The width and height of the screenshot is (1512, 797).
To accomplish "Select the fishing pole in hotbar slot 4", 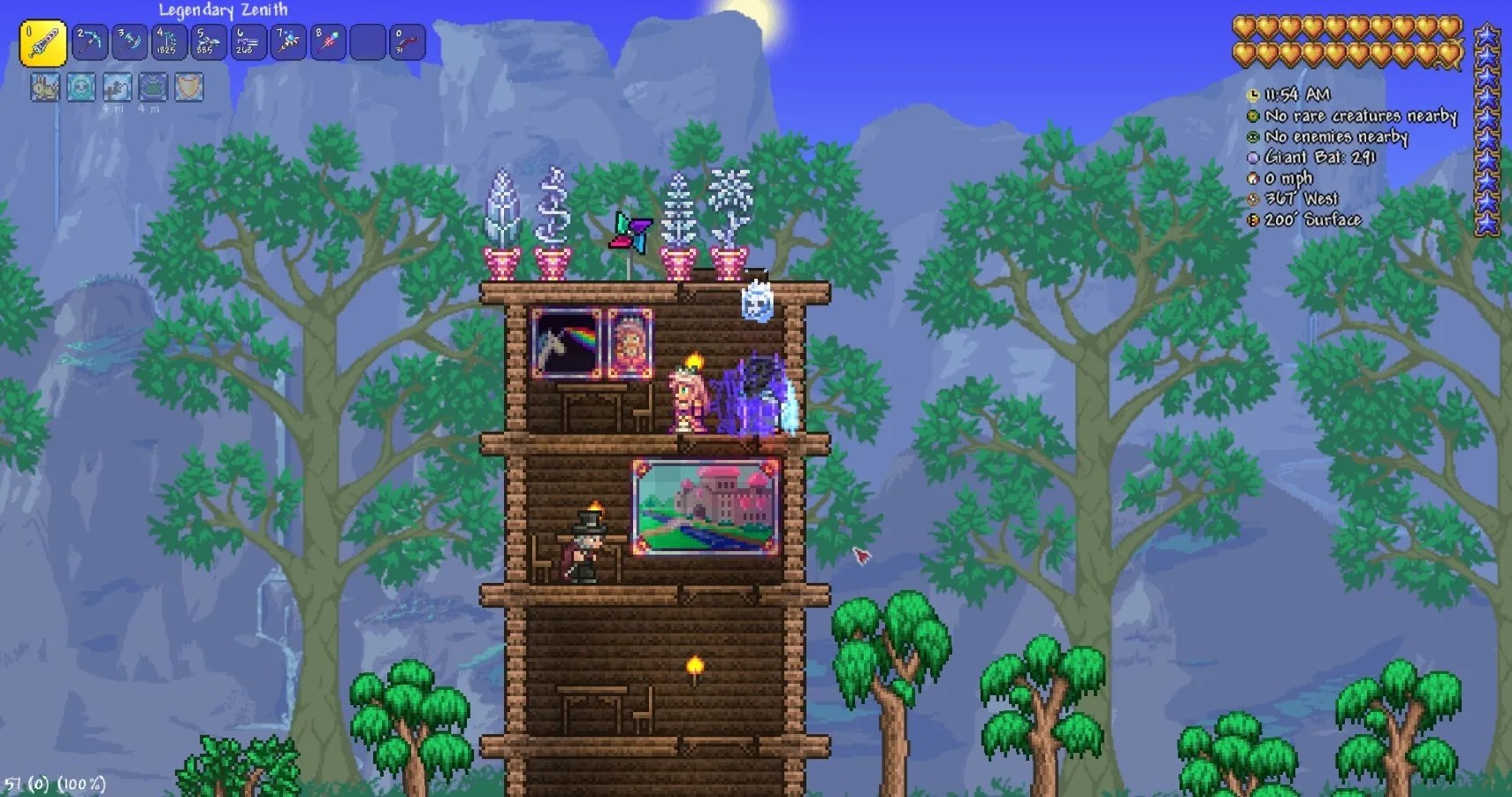I will point(168,41).
